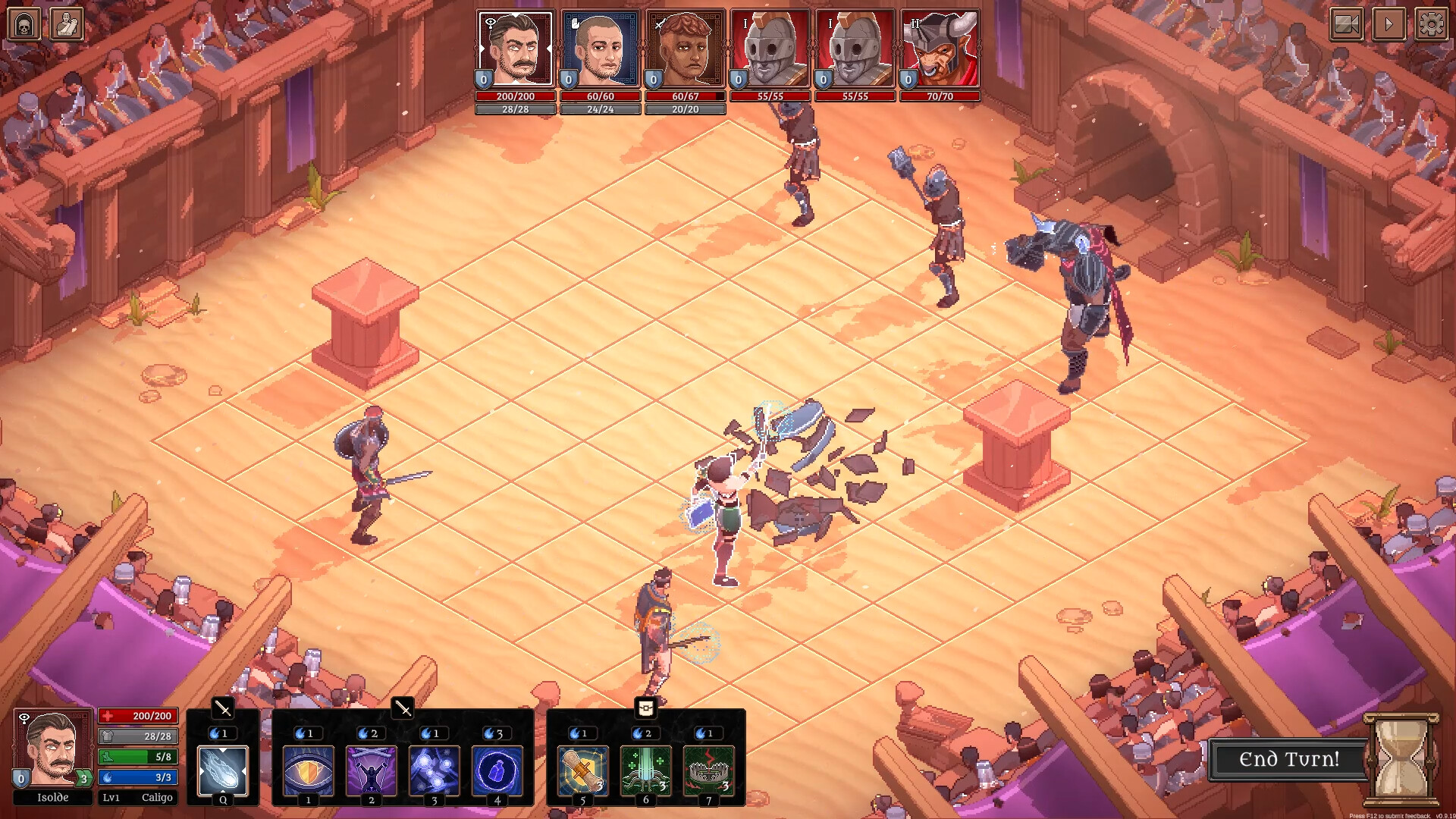Use the blue orbs spell in slot 3

click(x=435, y=771)
